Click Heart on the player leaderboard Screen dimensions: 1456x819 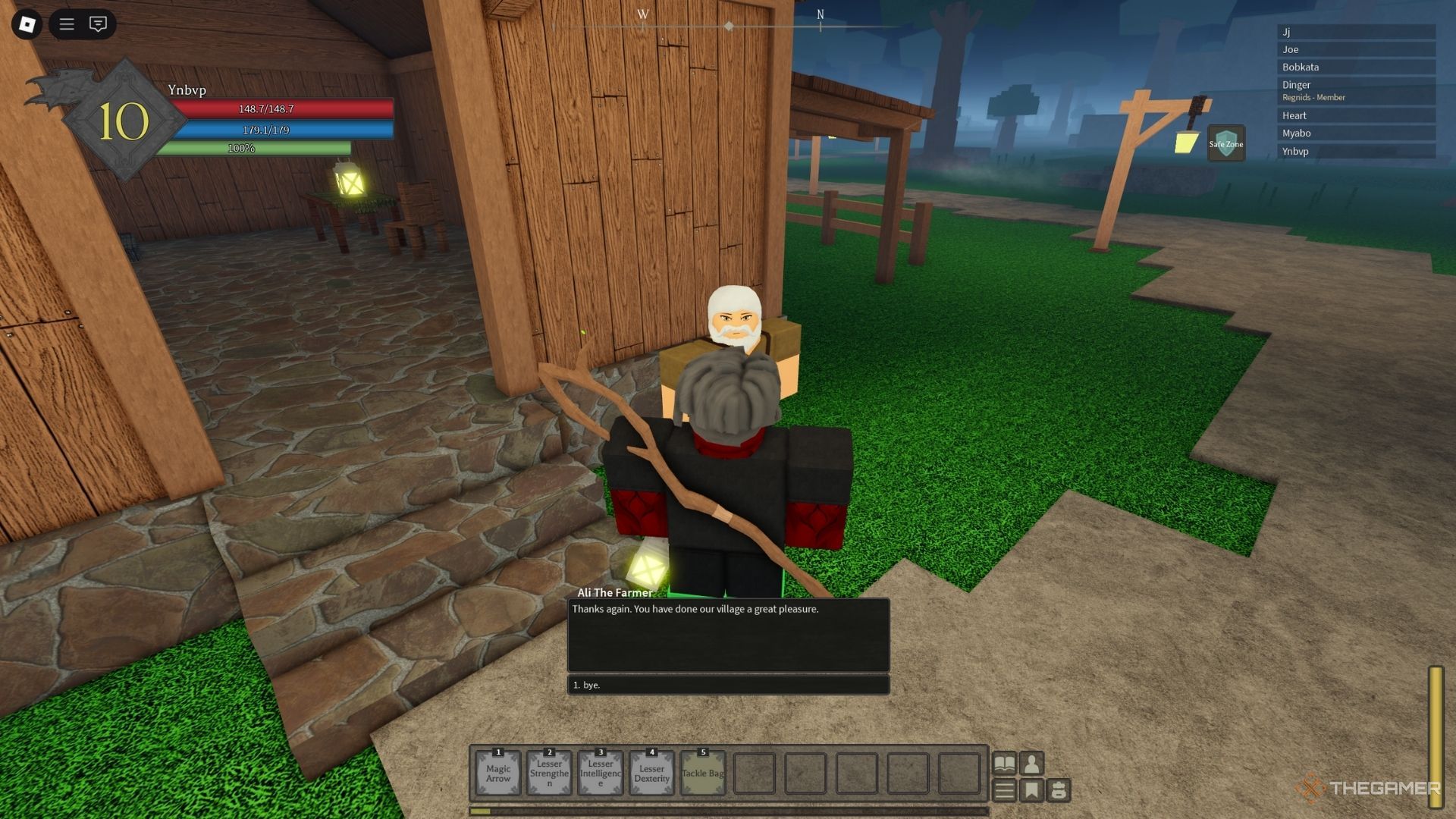1357,115
